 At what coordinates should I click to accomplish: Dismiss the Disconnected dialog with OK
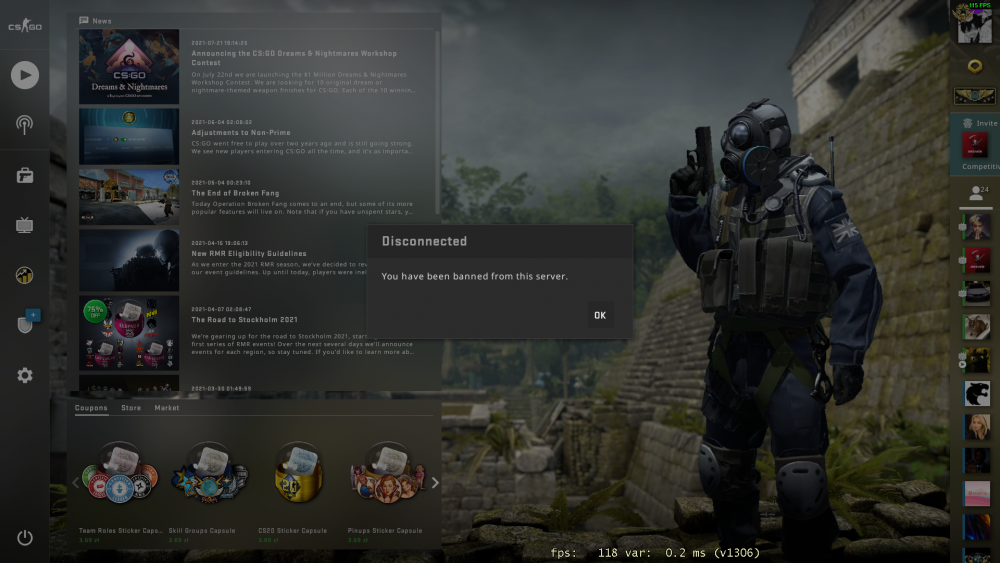[x=599, y=315]
